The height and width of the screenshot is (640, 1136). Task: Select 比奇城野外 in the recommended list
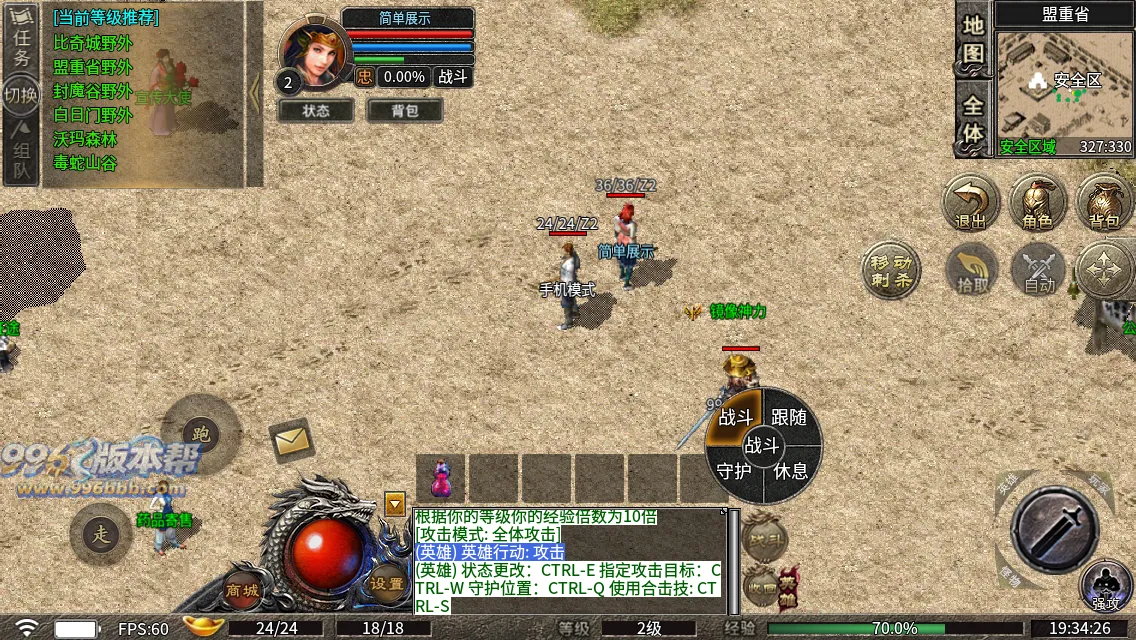pos(92,43)
